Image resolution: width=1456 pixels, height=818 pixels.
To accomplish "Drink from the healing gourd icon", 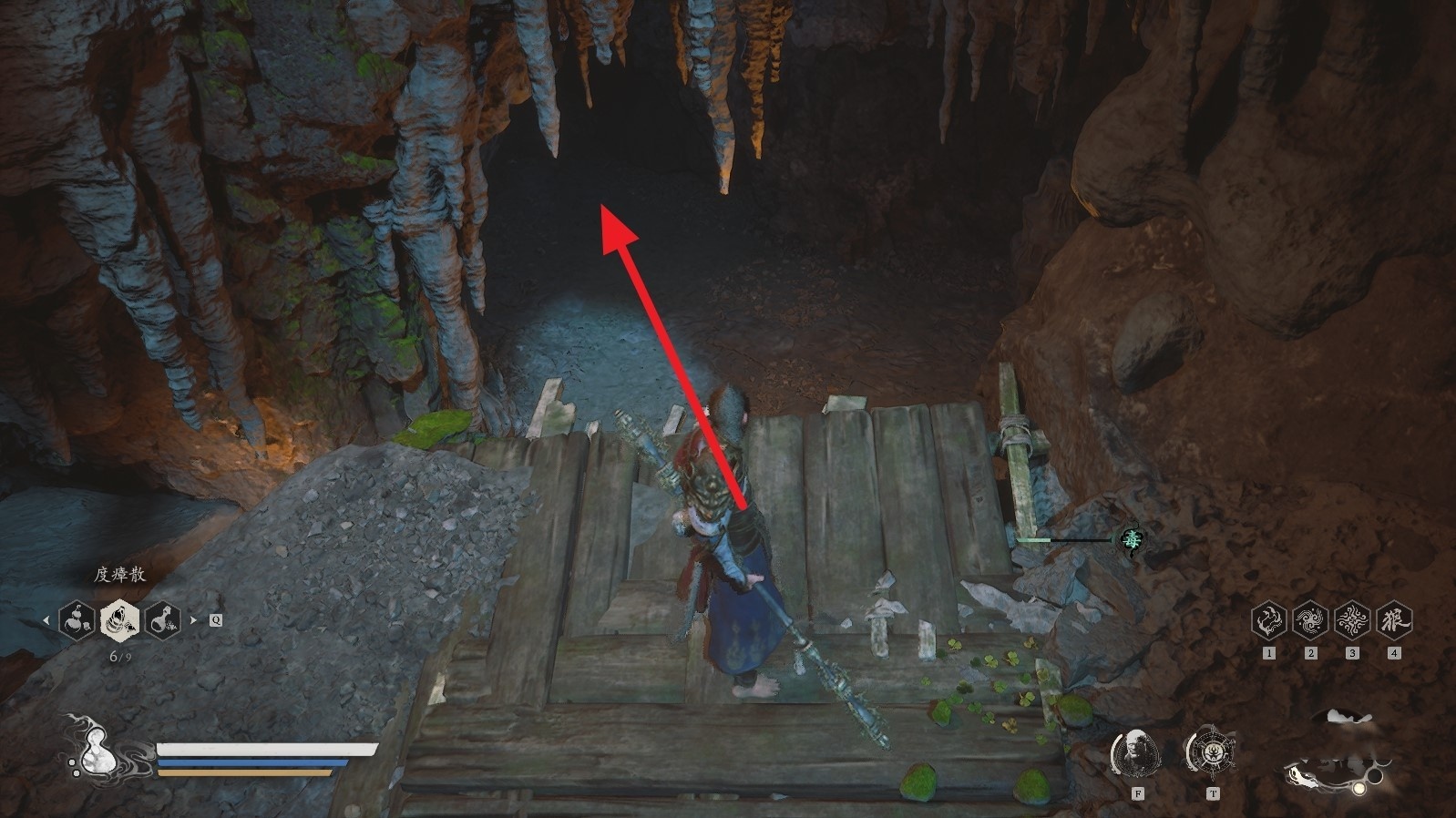I will pyautogui.click(x=91, y=749).
